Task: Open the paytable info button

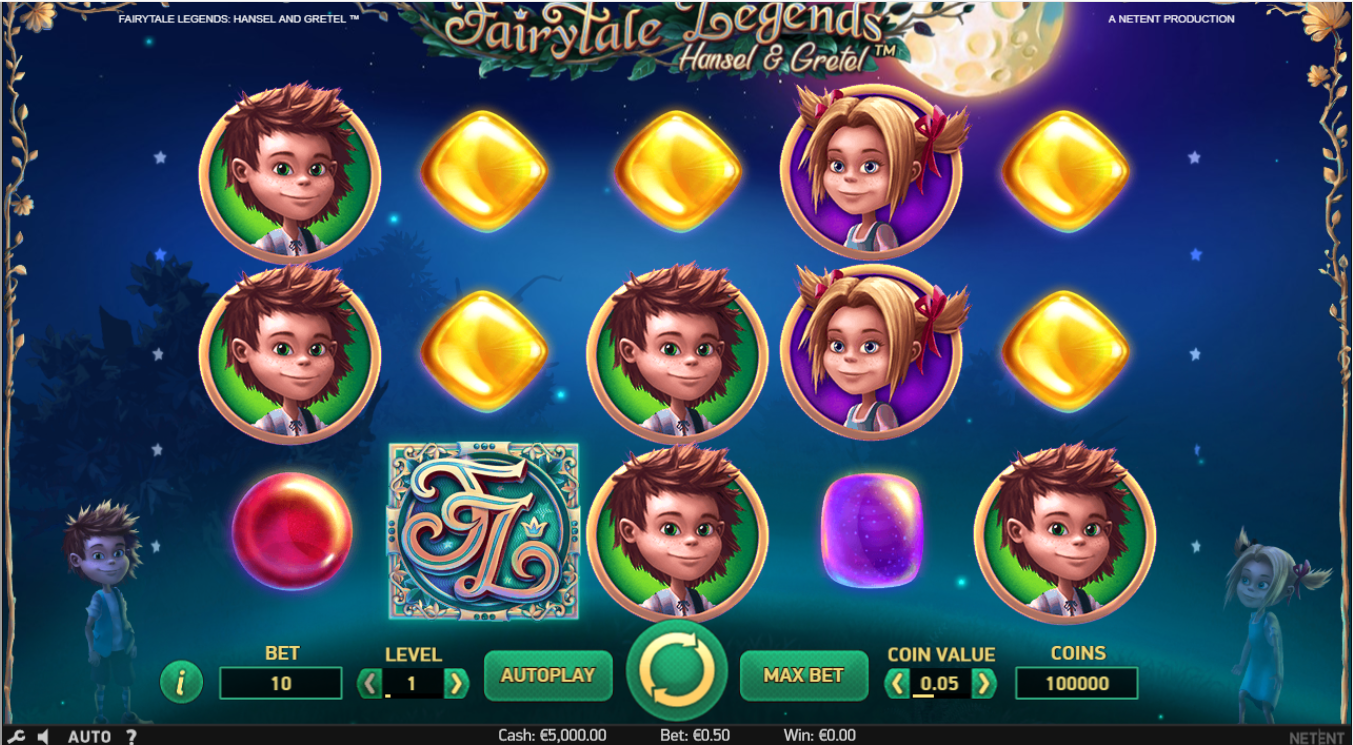Action: 181,683
